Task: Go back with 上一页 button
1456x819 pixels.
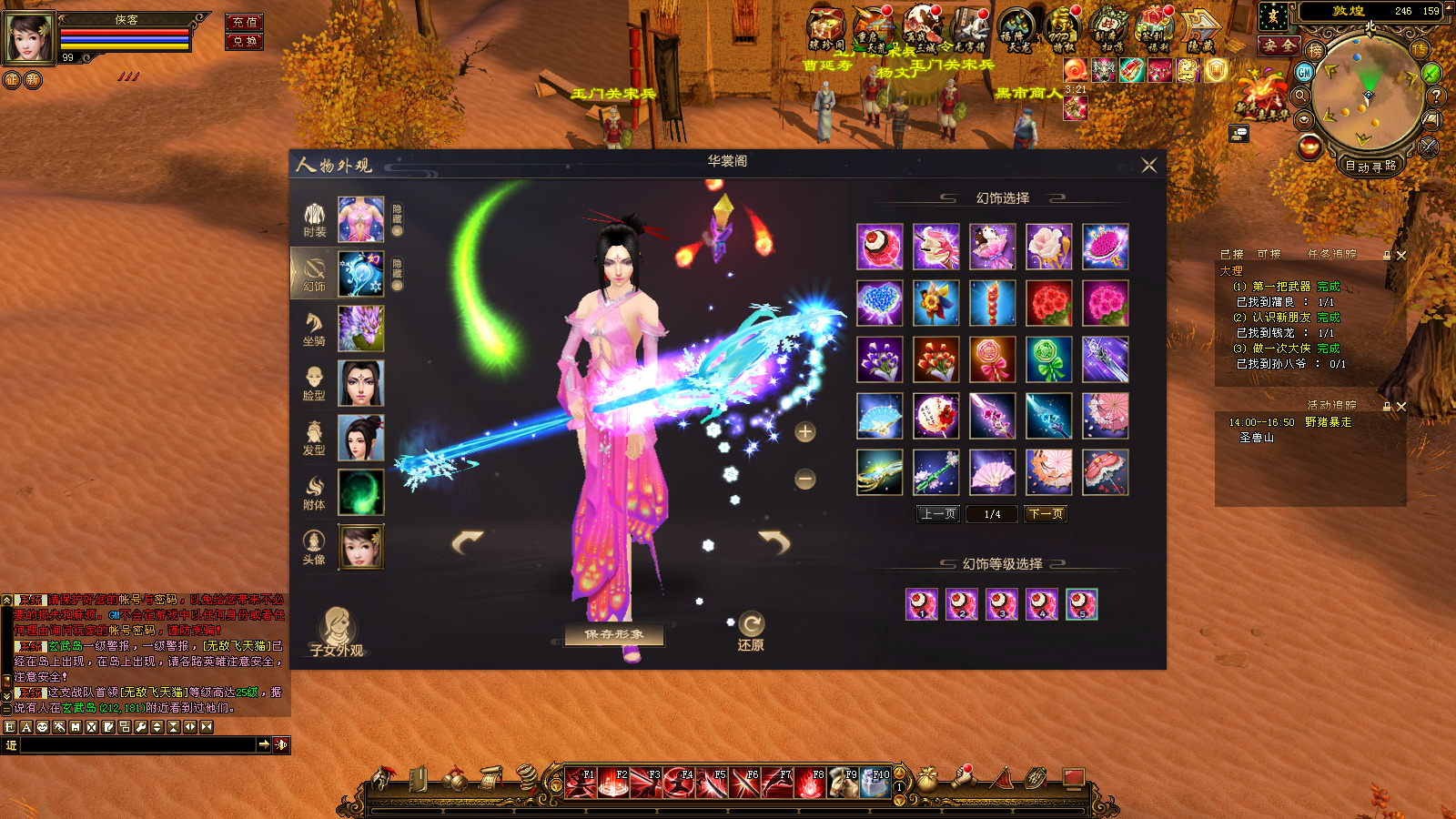Action: [x=938, y=514]
